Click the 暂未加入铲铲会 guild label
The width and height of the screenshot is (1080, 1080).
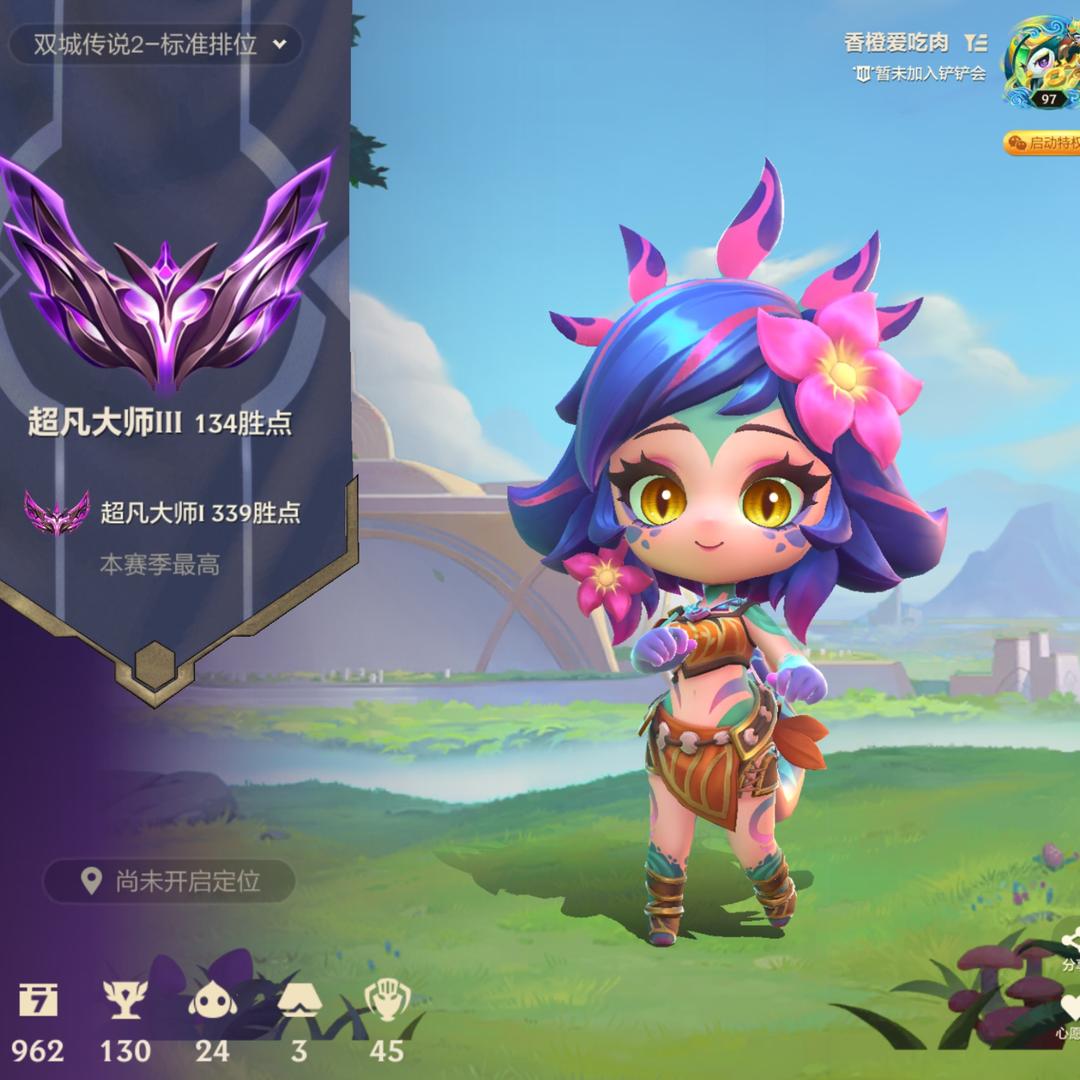919,74
